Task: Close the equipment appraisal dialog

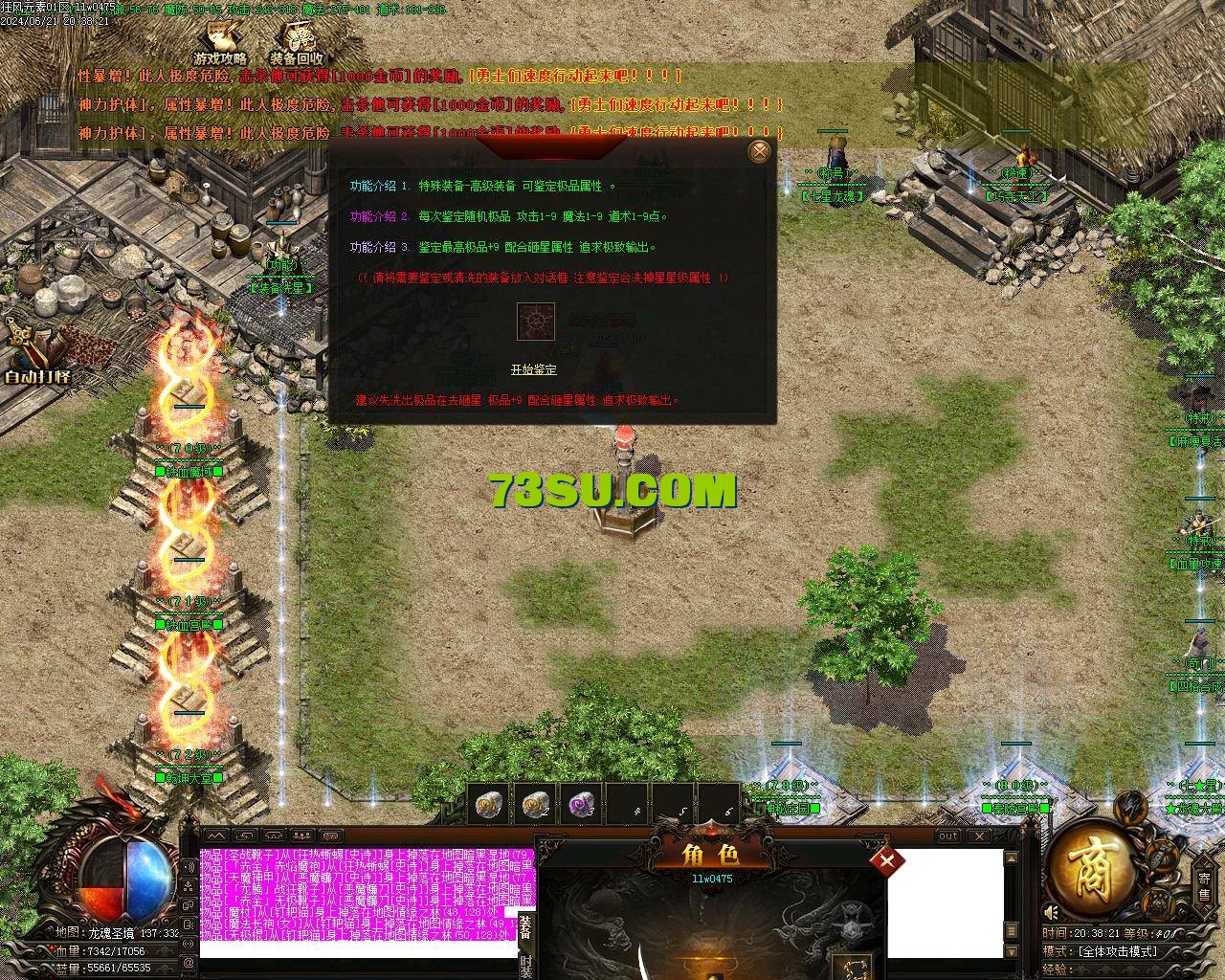Action: click(x=759, y=151)
